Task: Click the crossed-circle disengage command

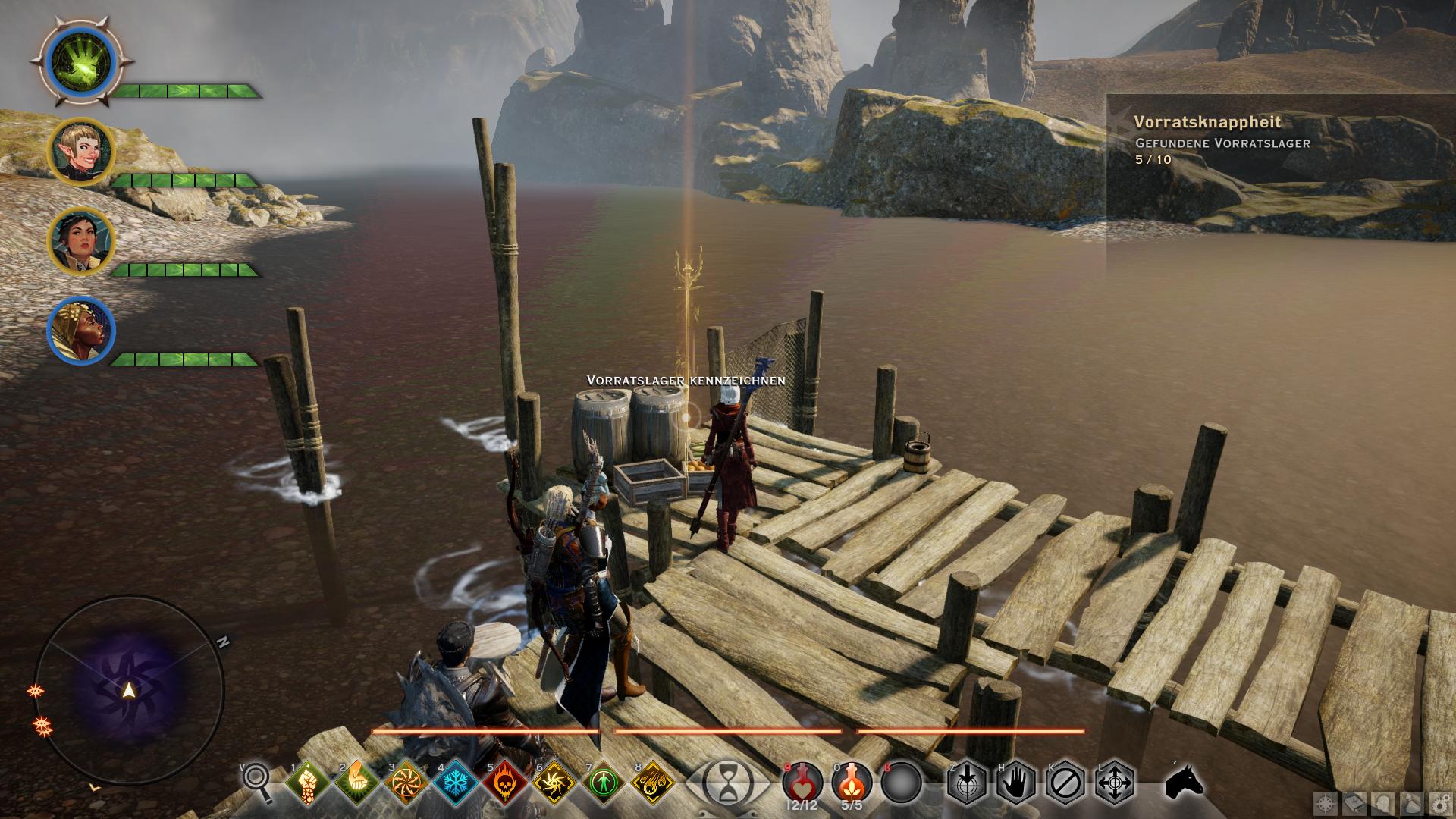Action: (1065, 781)
